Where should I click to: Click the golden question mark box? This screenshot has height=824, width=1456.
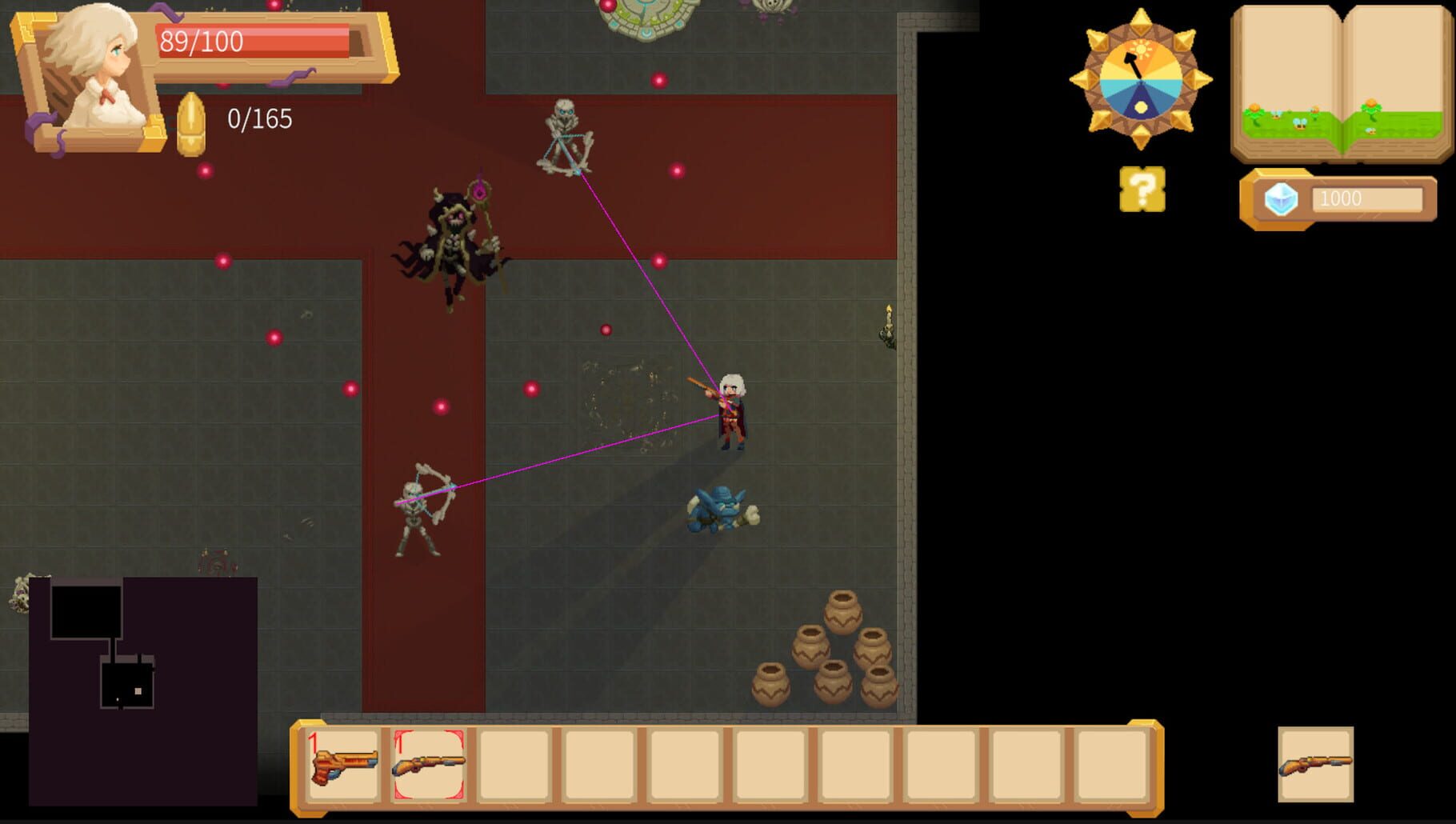tap(1143, 190)
